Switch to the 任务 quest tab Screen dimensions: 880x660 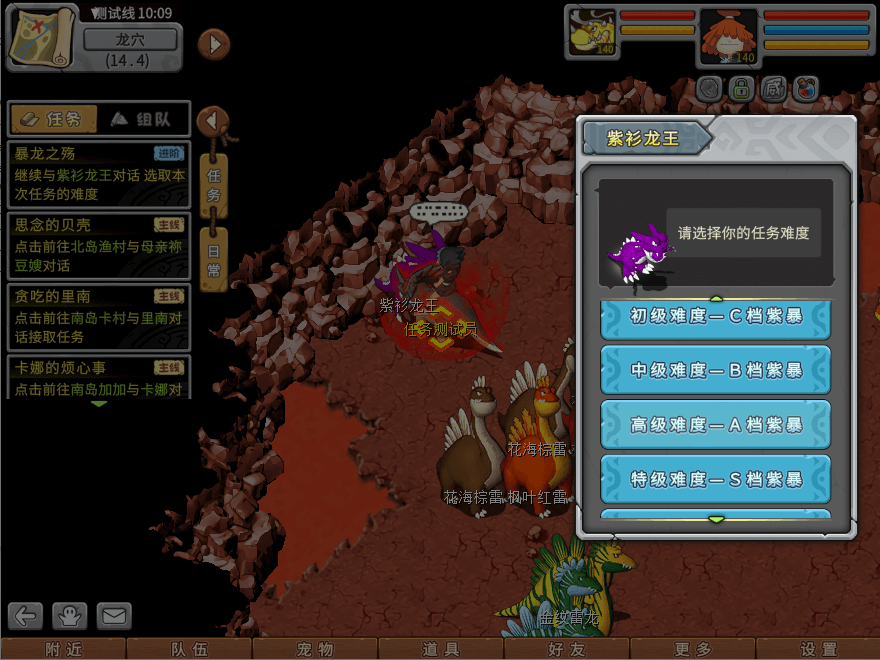[x=53, y=119]
